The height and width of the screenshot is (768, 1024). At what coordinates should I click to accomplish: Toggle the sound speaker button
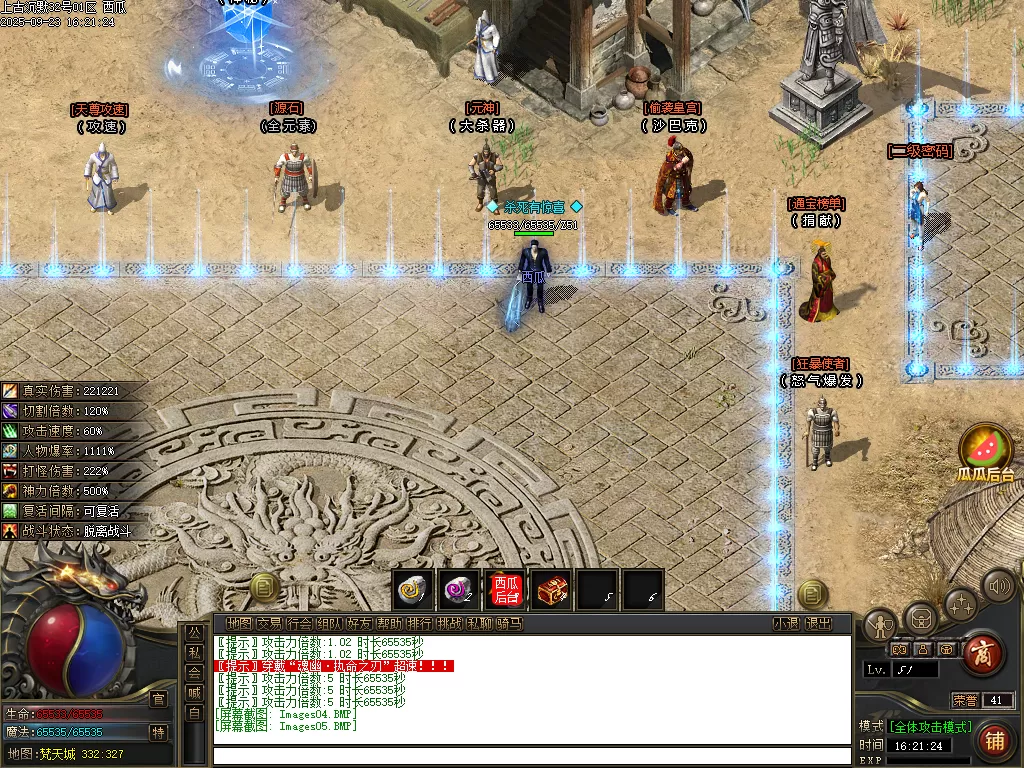[x=997, y=586]
